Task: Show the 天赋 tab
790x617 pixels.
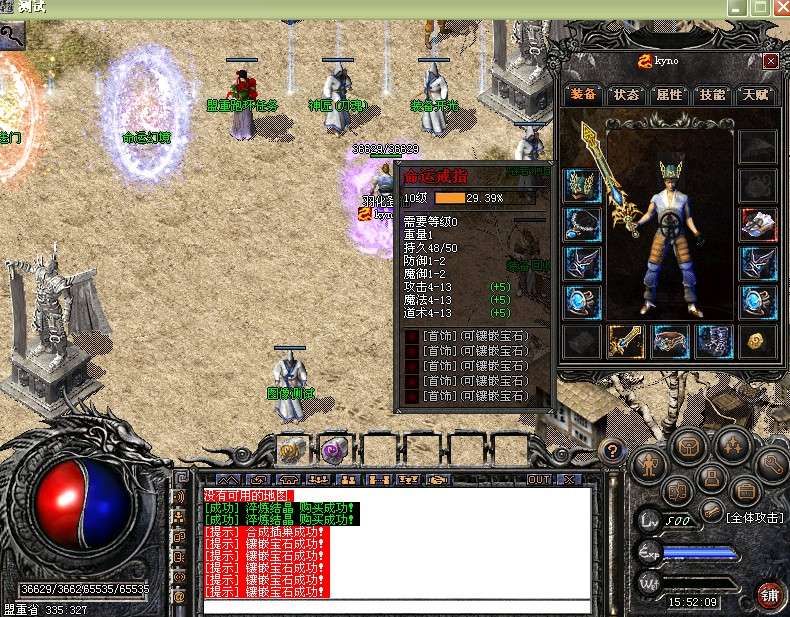Action: (x=755, y=95)
